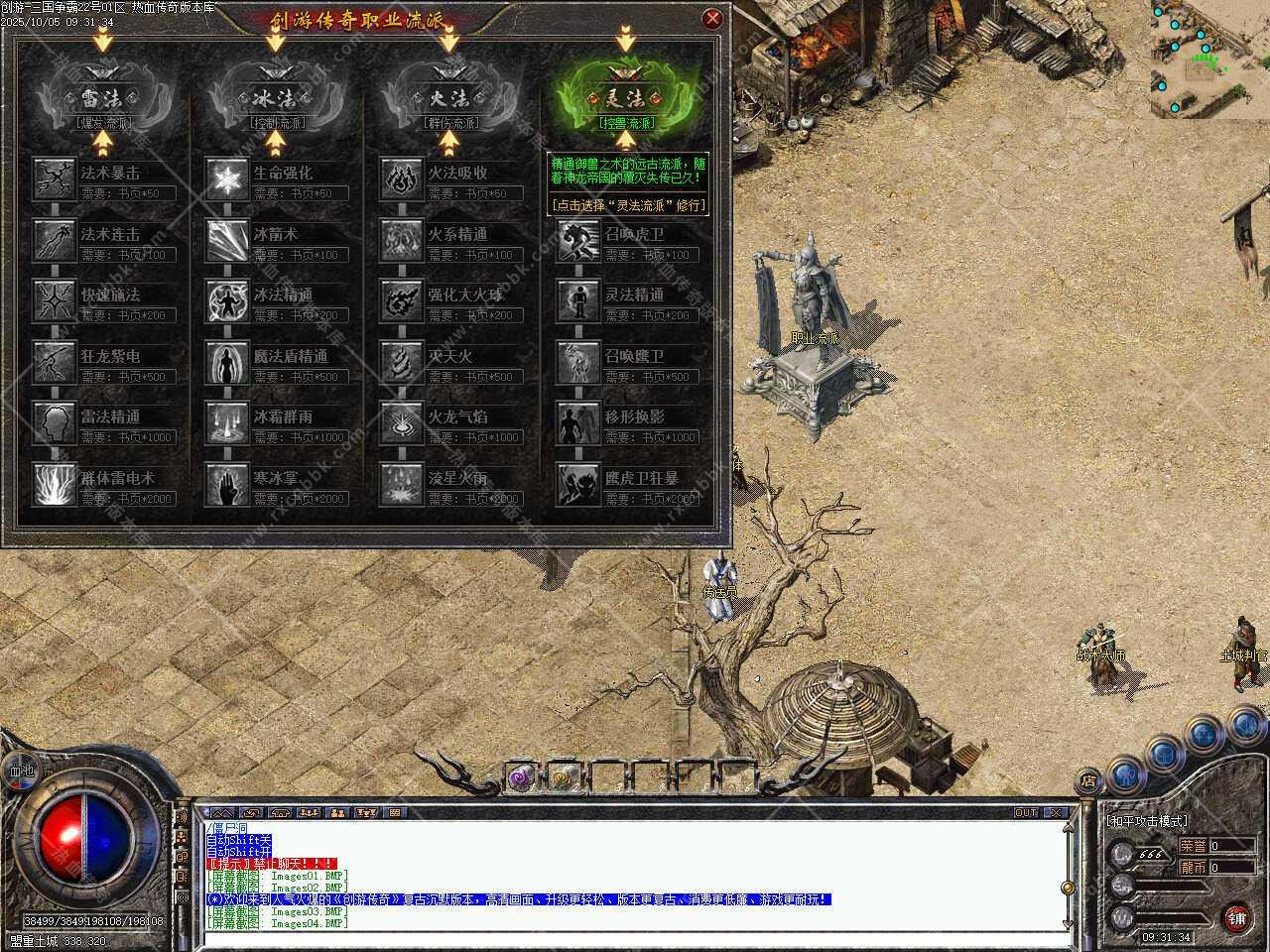Choose the 召唤虎卫 summon skill

pyautogui.click(x=576, y=240)
